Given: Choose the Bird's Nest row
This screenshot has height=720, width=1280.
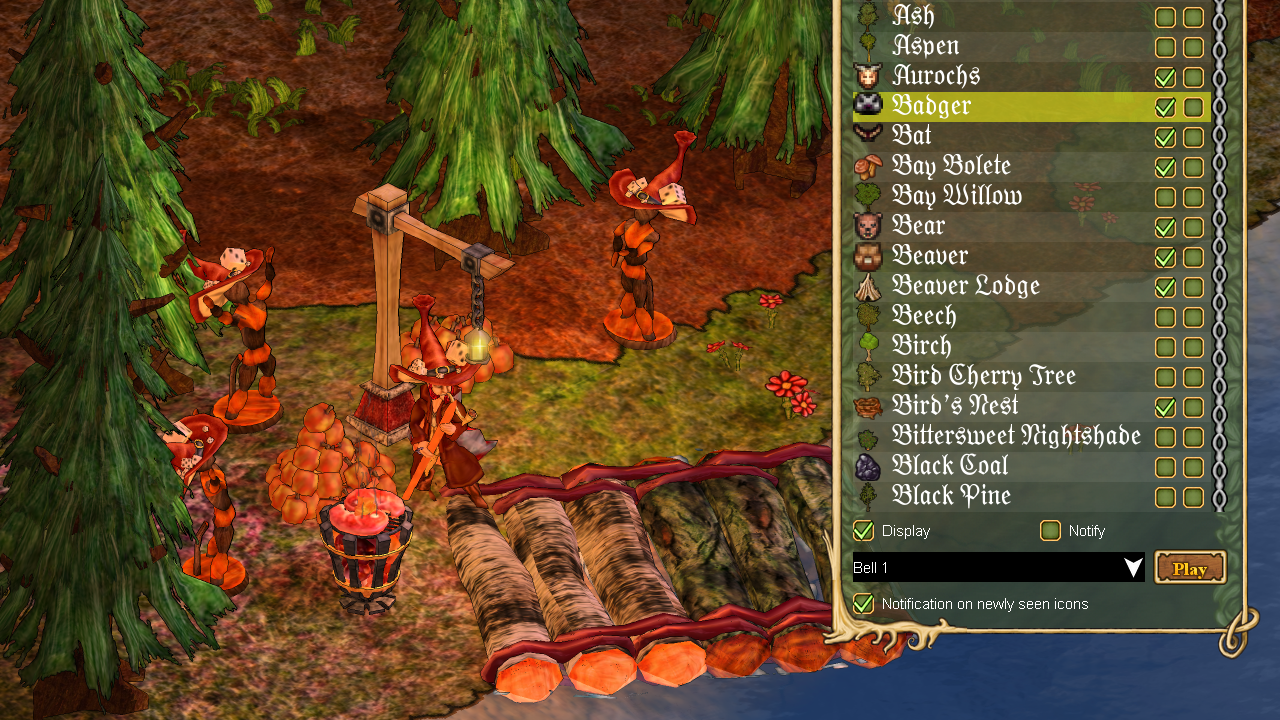Looking at the screenshot, I should pos(954,406).
